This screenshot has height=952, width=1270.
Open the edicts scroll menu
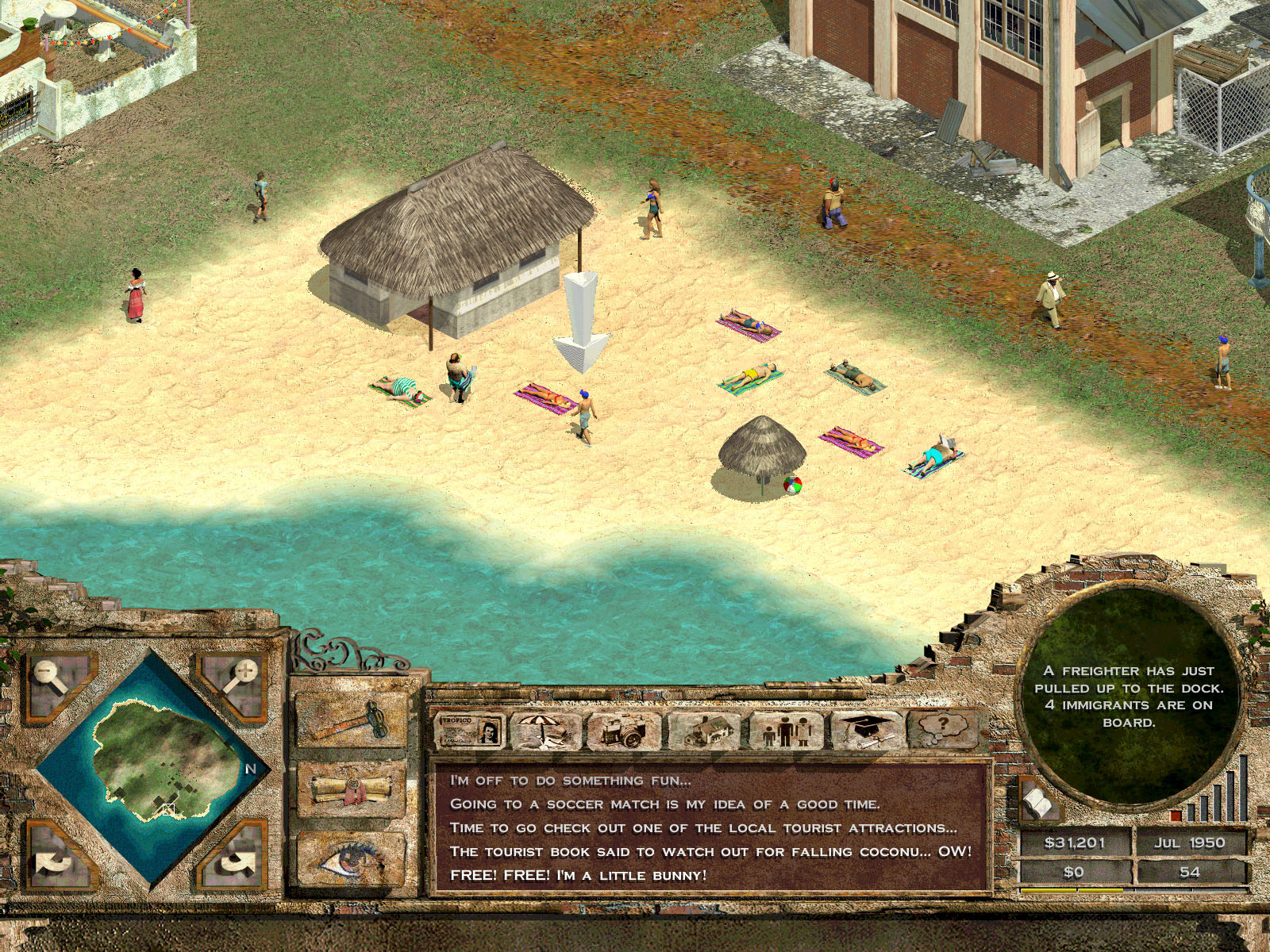348,787
